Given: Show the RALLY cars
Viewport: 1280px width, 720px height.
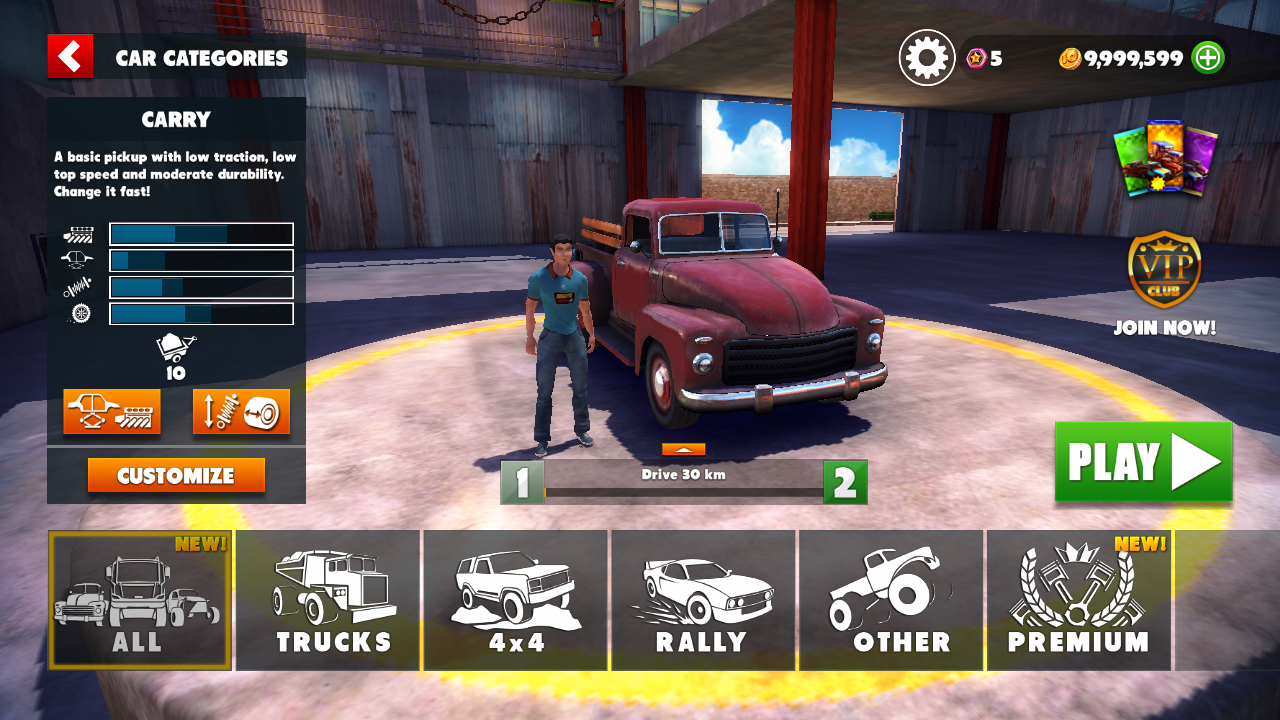Looking at the screenshot, I should (703, 600).
